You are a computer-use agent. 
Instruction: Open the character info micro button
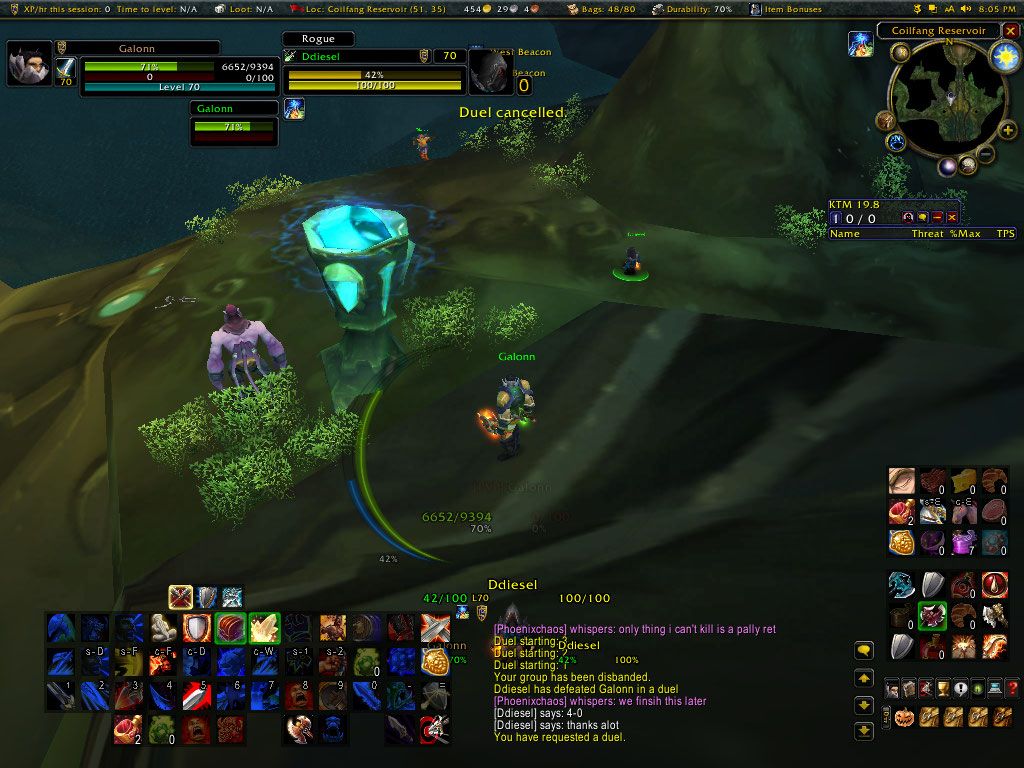(x=892, y=688)
